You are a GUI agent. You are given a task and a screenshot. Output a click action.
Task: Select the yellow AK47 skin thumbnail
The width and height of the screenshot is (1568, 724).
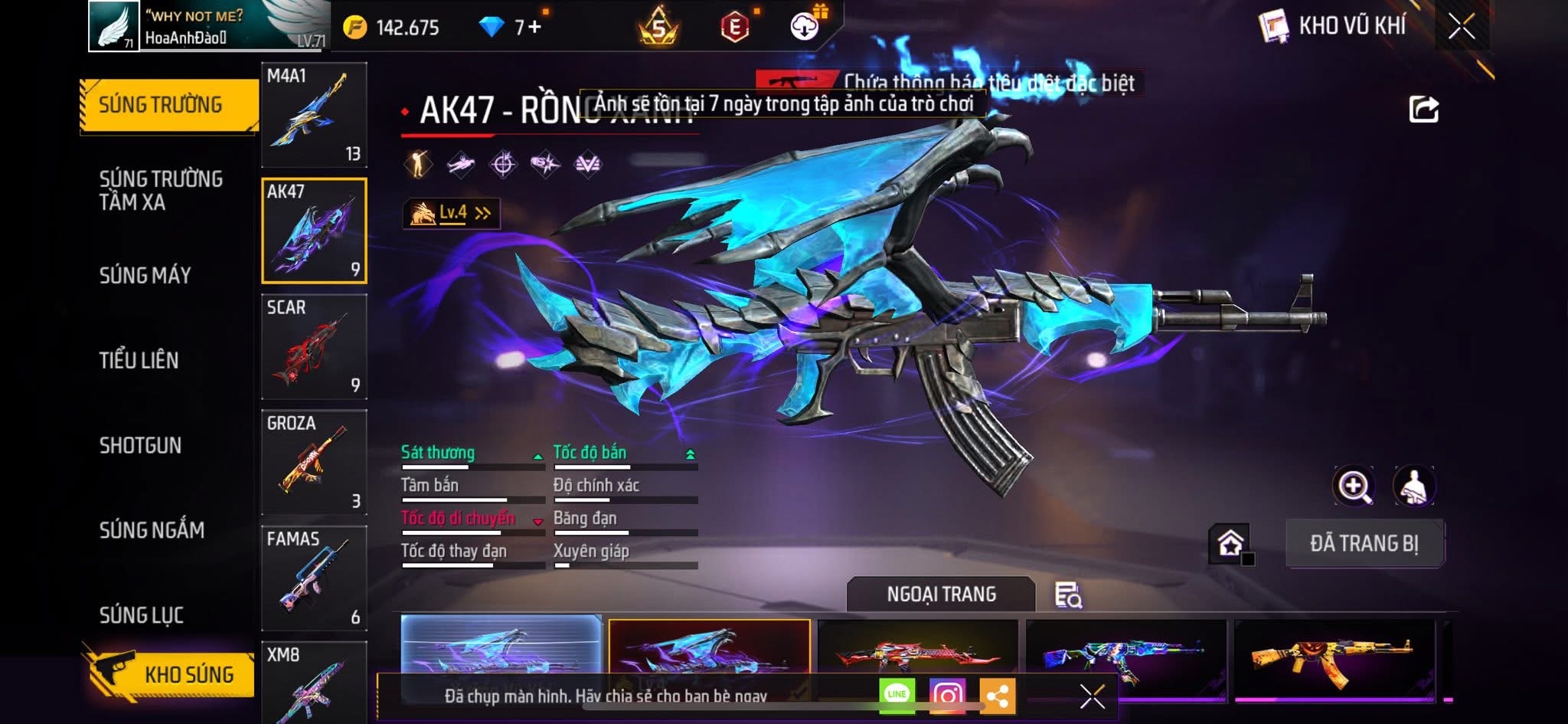coord(1334,657)
